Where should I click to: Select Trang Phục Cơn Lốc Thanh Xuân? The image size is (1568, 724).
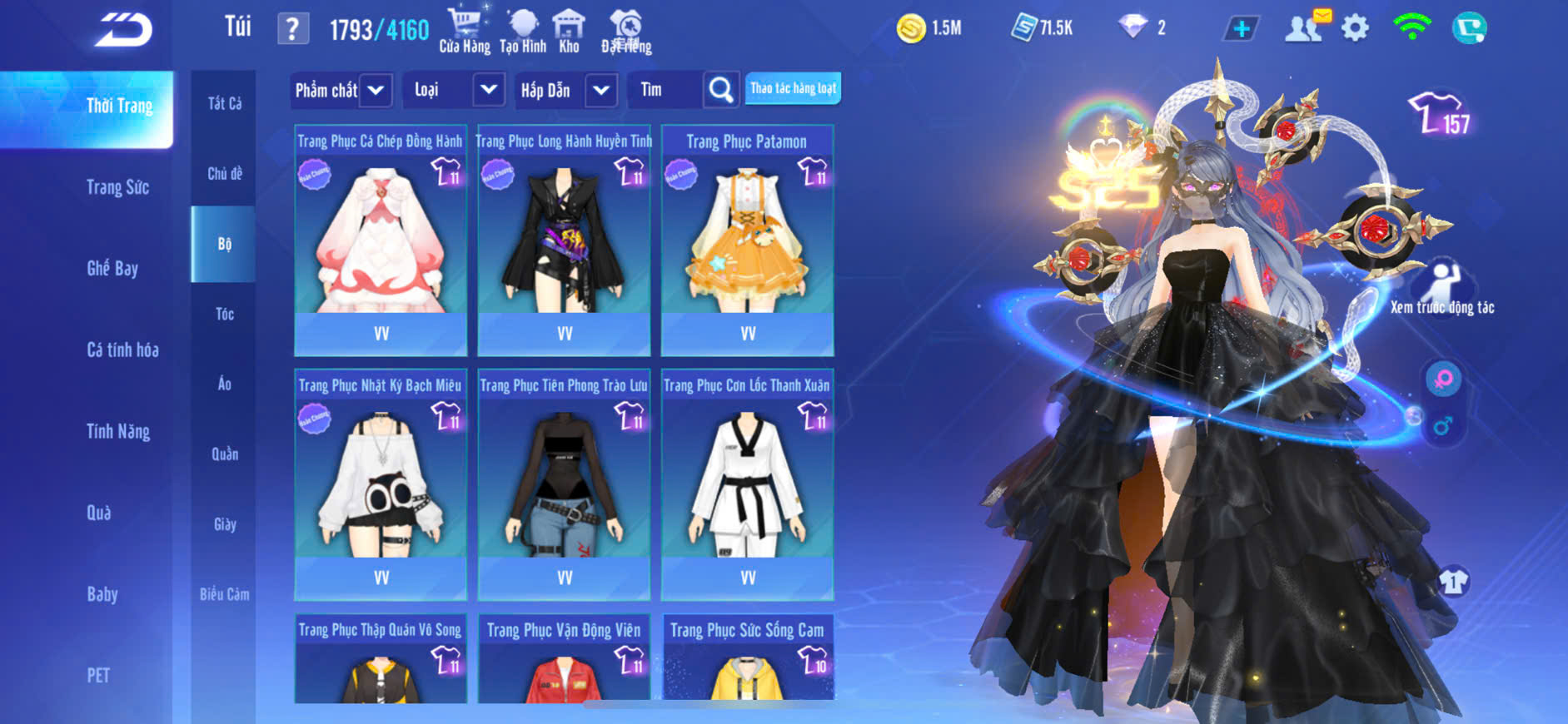[747, 484]
